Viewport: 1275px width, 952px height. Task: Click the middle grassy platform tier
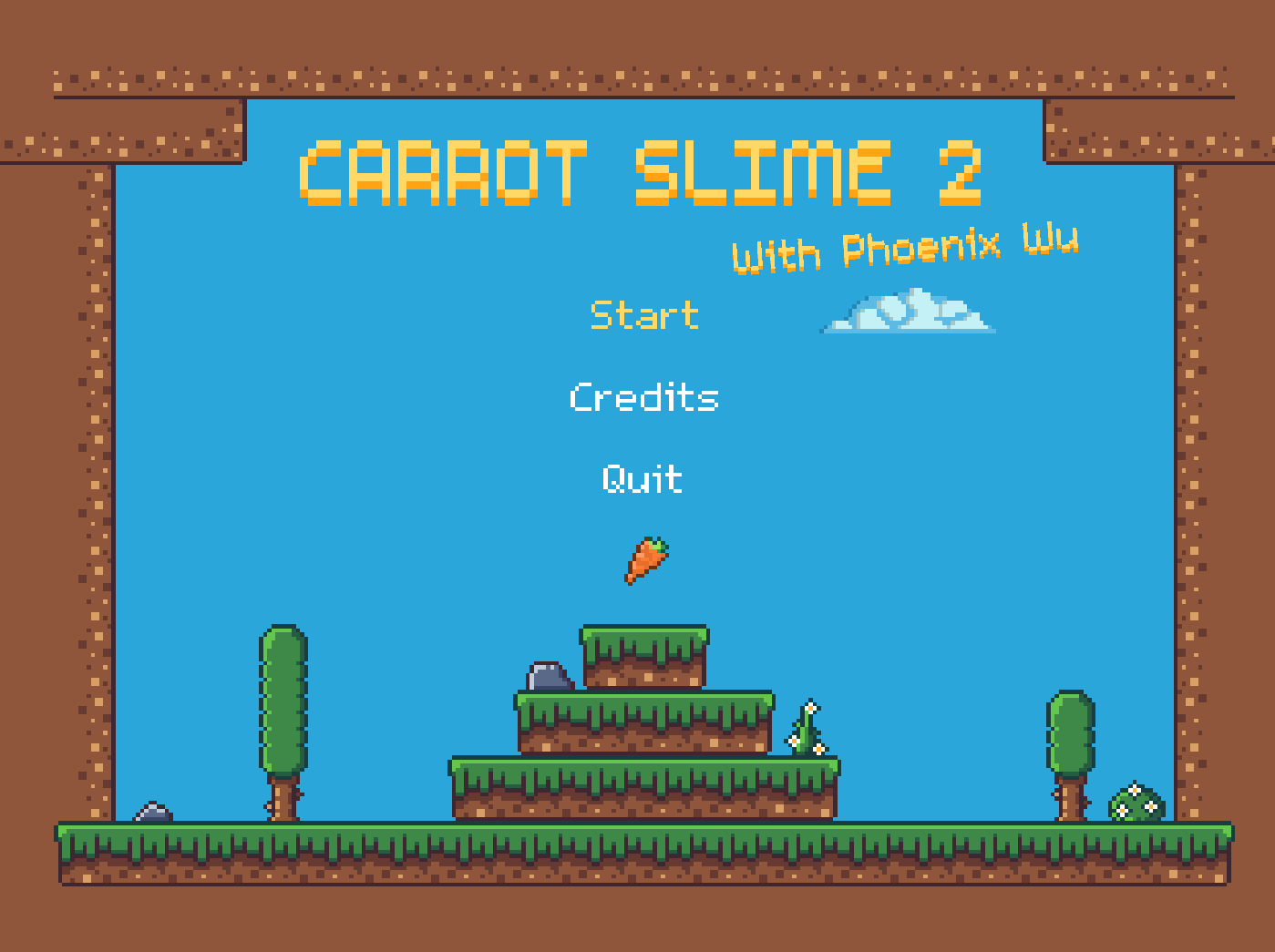[x=641, y=724]
